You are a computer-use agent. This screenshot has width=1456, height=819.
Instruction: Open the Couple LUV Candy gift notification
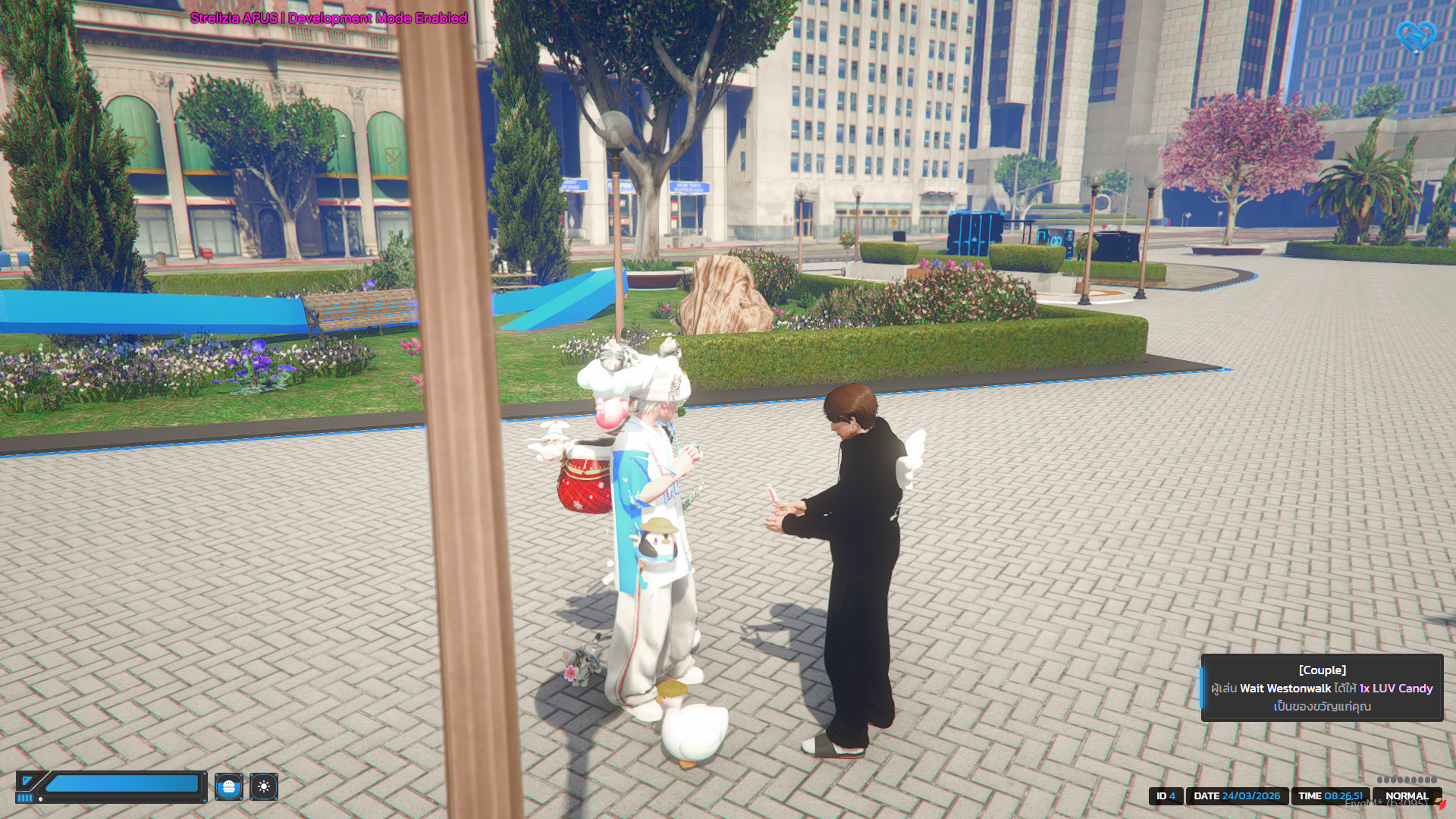click(x=1322, y=688)
